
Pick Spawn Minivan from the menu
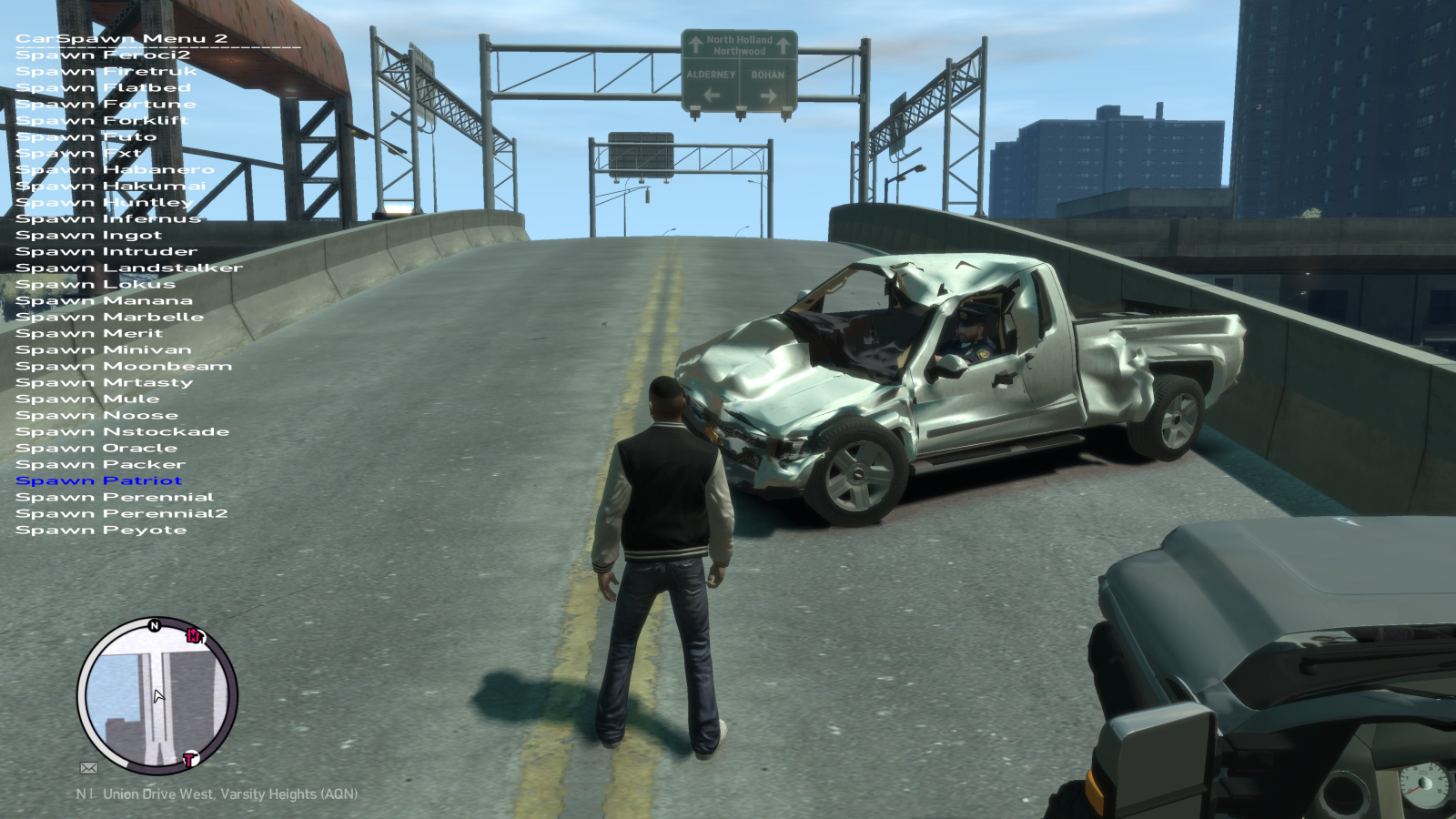[x=104, y=349]
